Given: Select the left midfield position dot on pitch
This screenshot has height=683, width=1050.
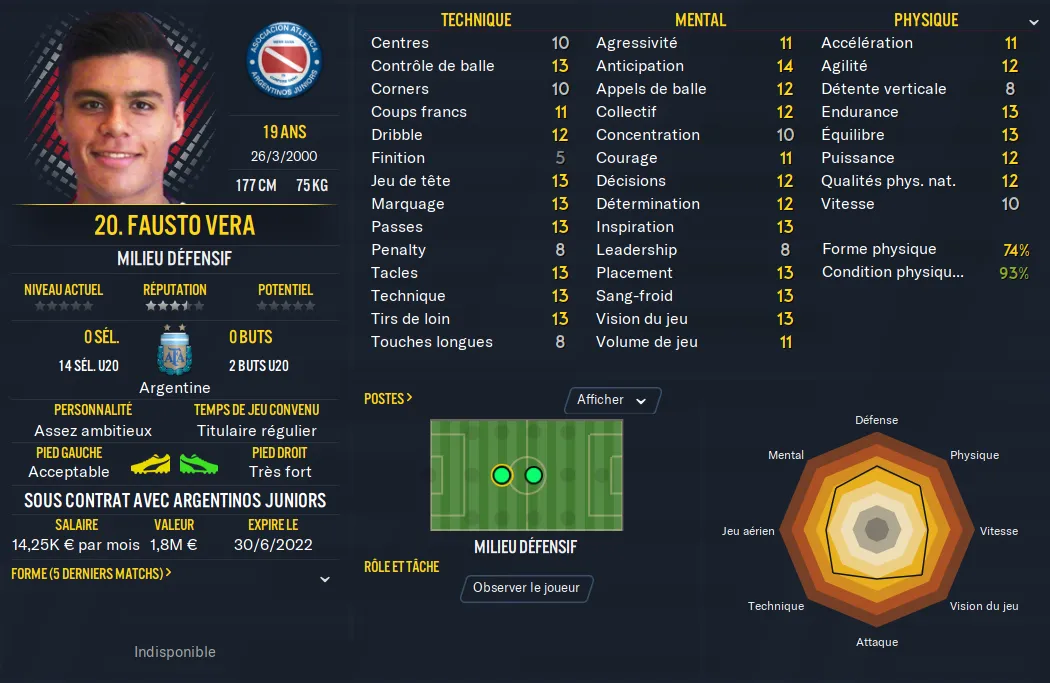Looking at the screenshot, I should 501,475.
